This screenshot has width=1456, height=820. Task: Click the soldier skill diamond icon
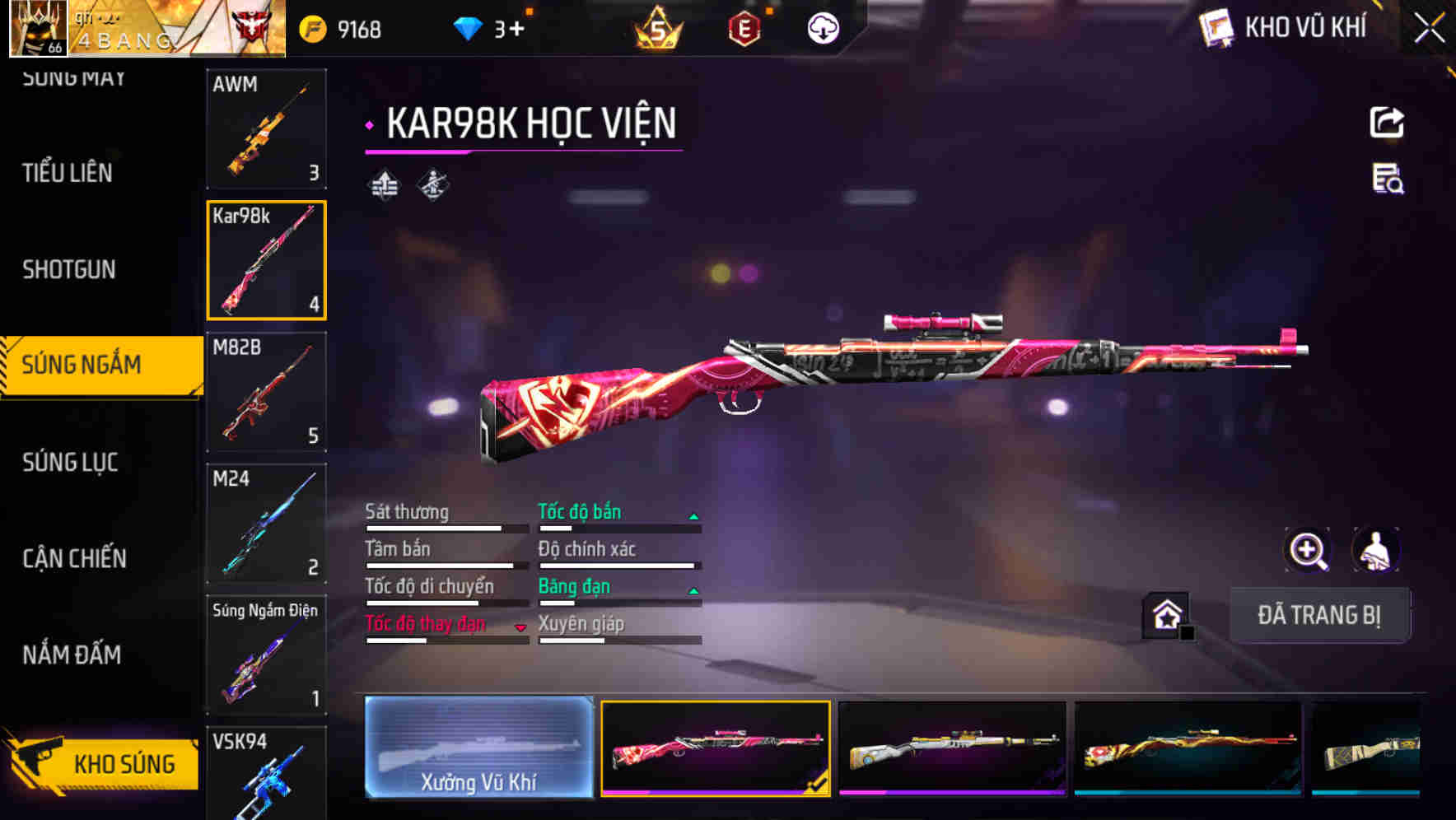431,184
